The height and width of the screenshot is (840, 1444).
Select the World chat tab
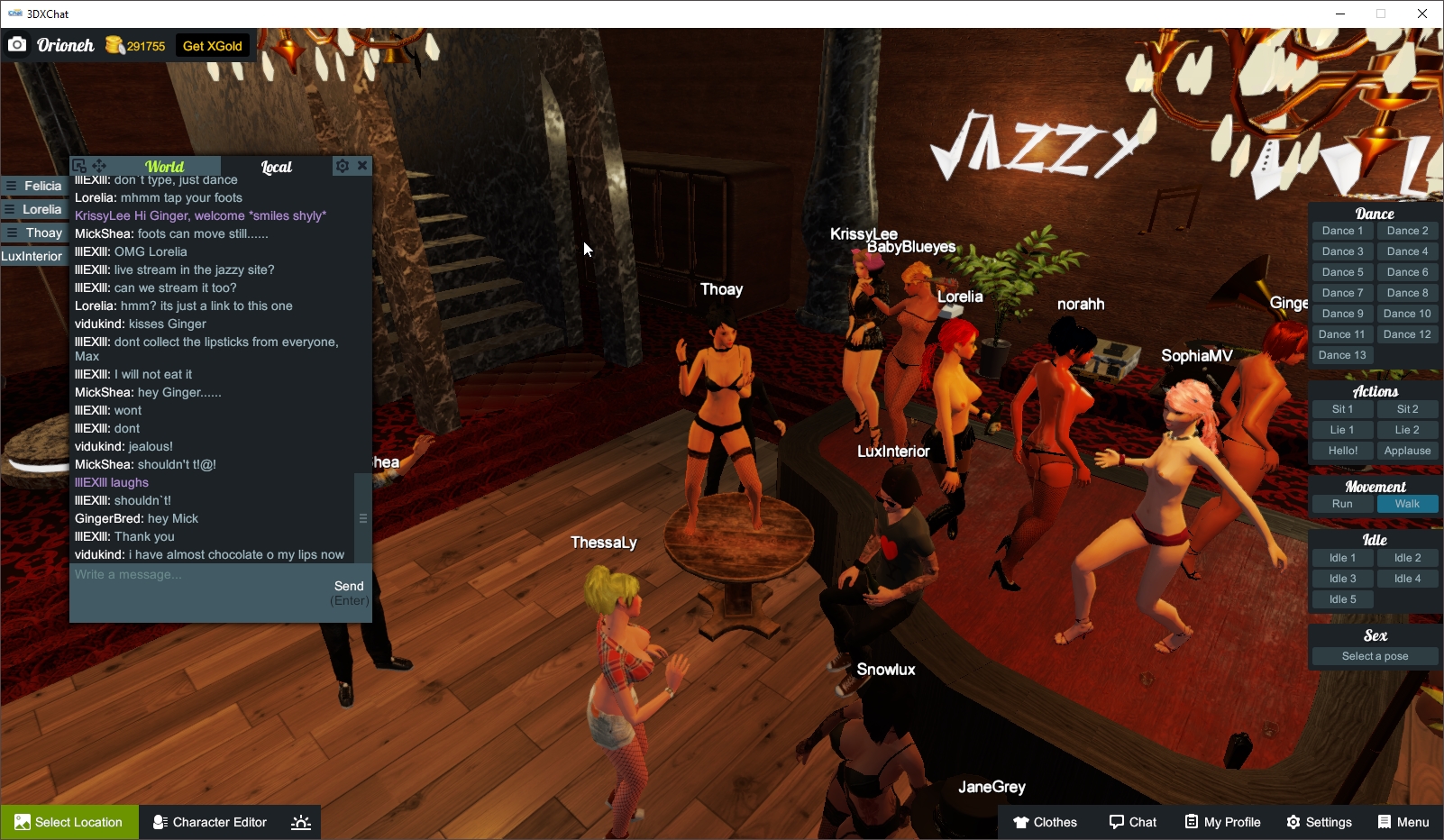tap(166, 167)
